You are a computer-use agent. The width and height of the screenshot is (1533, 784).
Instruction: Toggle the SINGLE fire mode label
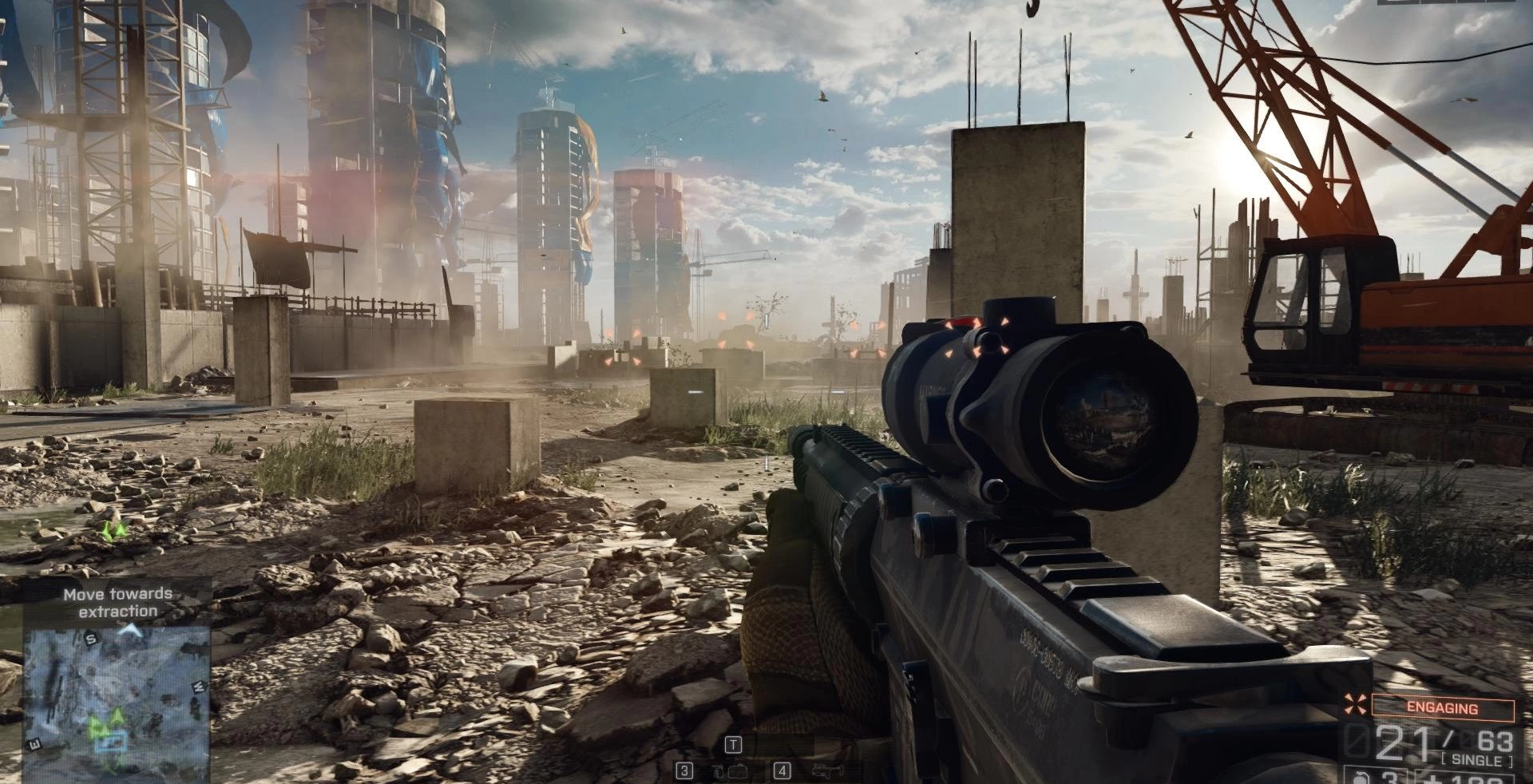tap(1476, 760)
